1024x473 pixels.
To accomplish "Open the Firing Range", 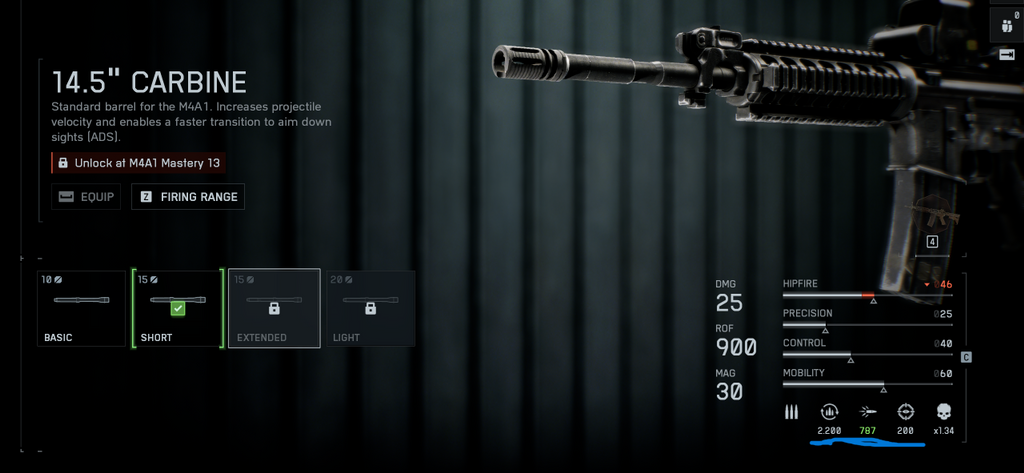I will [x=189, y=197].
